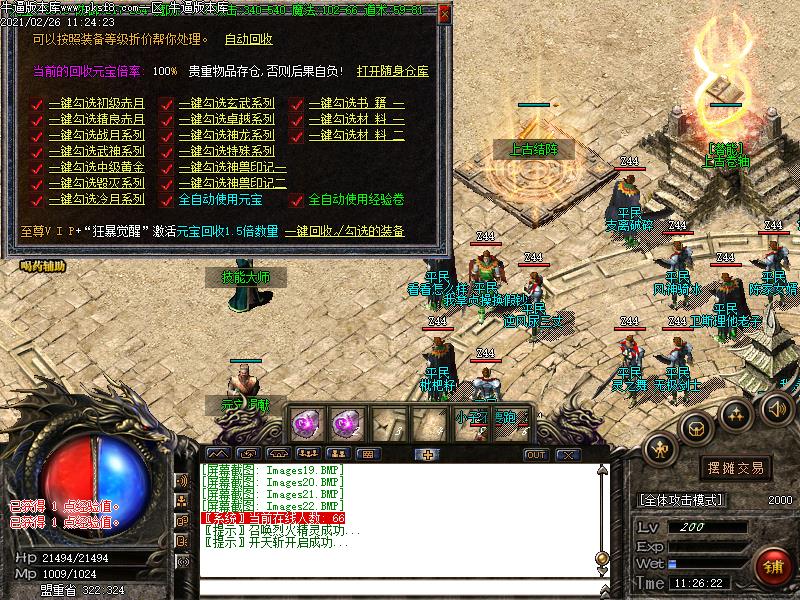Select the first purple orb hotbar slot
800x600 pixels.
pyautogui.click(x=304, y=424)
